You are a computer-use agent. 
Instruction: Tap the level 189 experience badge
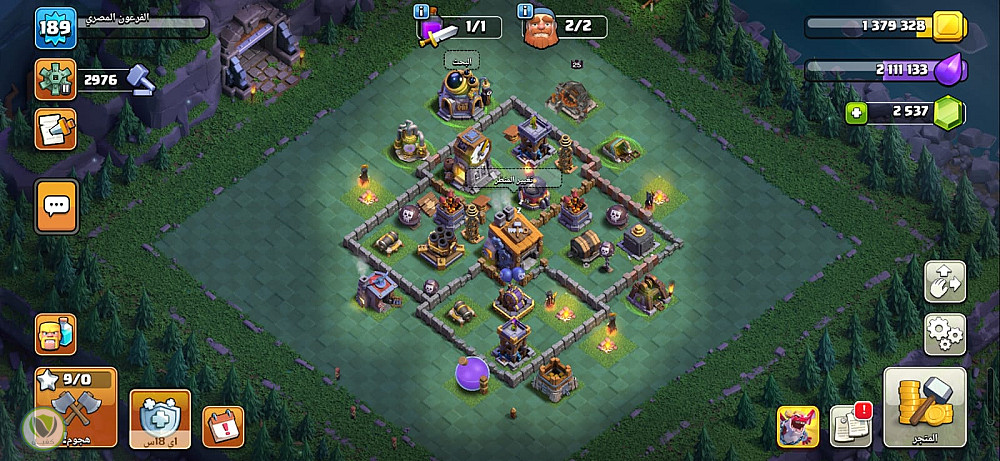coord(55,28)
